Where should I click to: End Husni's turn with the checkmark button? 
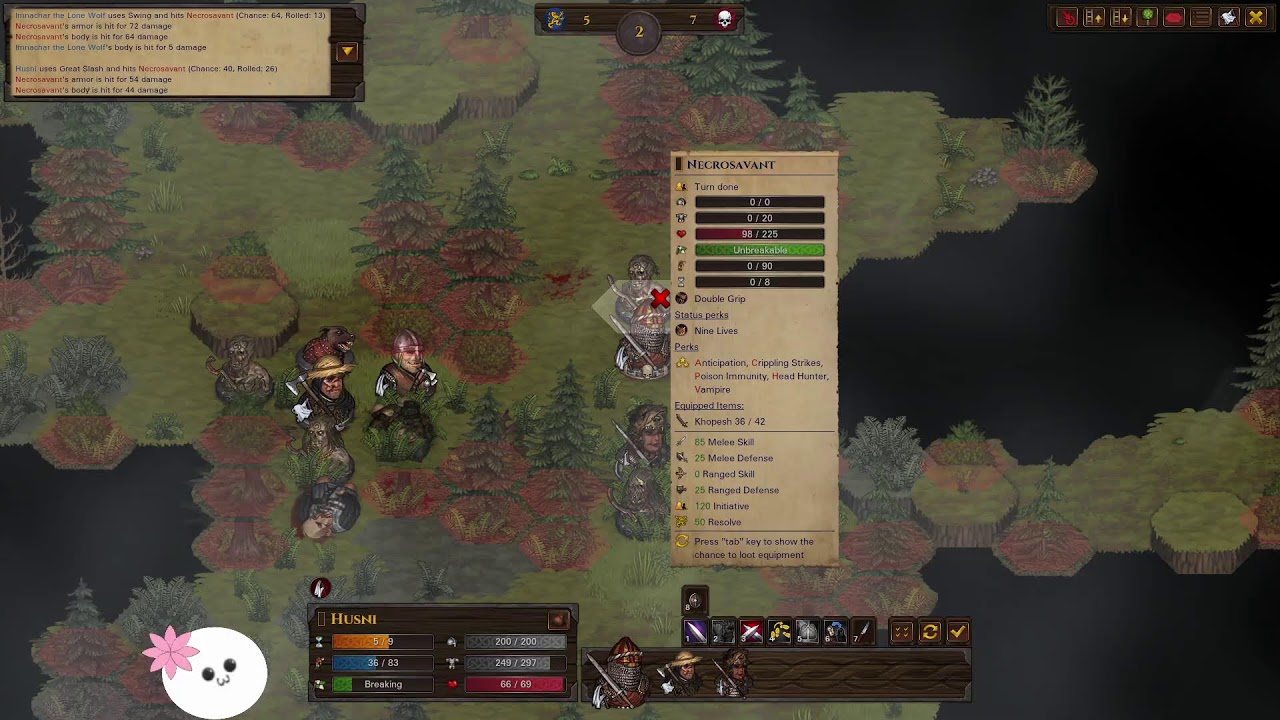click(958, 631)
